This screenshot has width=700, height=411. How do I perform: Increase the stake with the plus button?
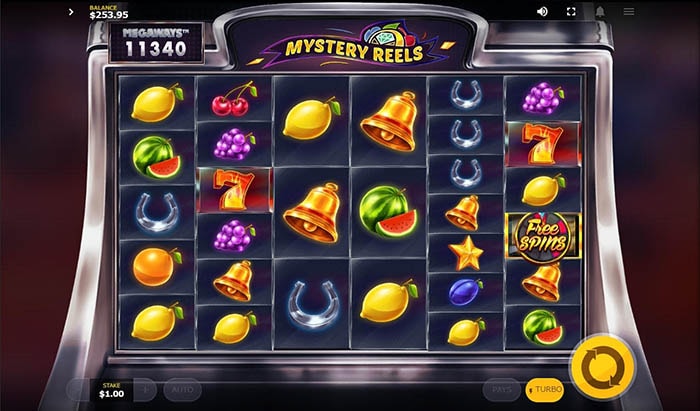[x=145, y=389]
